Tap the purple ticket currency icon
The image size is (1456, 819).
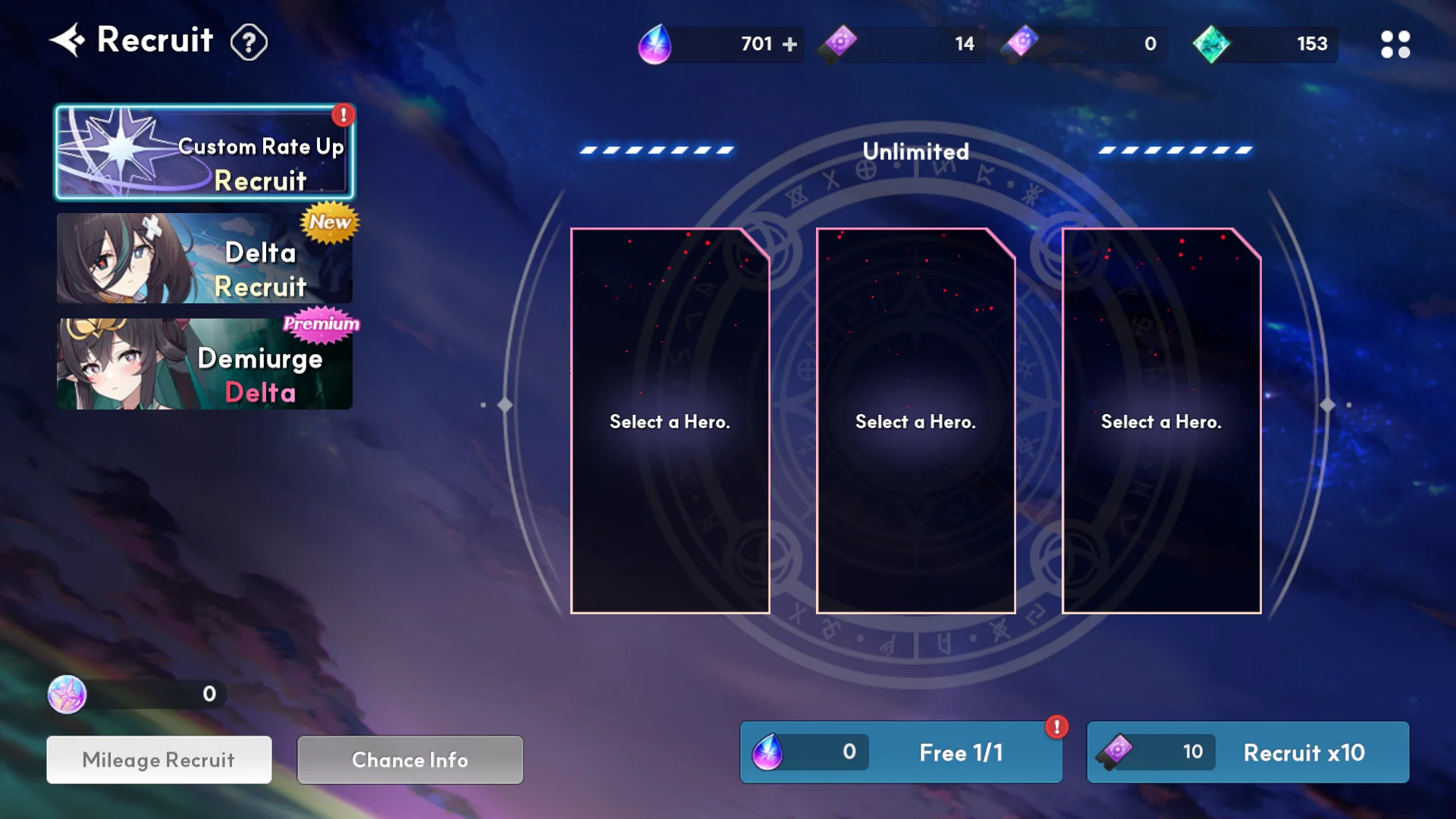839,43
